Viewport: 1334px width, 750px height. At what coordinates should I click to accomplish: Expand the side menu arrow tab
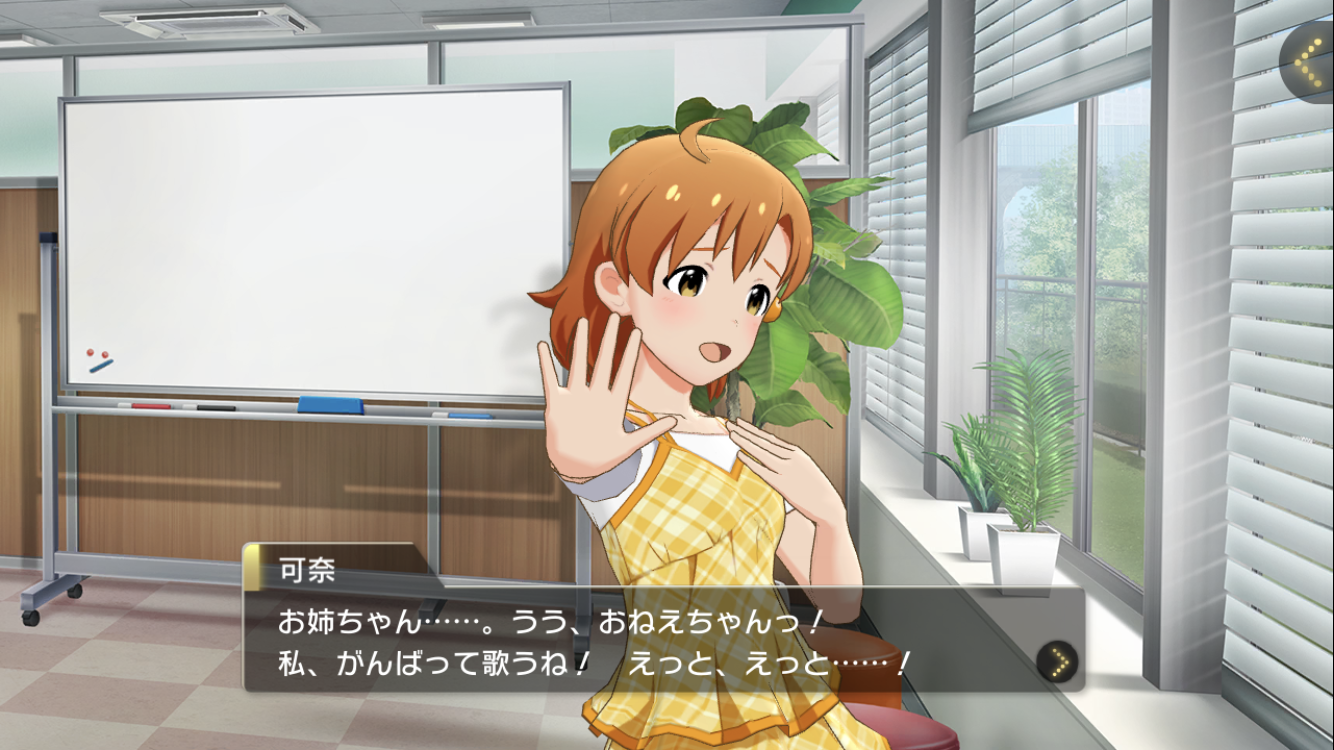pos(1310,62)
